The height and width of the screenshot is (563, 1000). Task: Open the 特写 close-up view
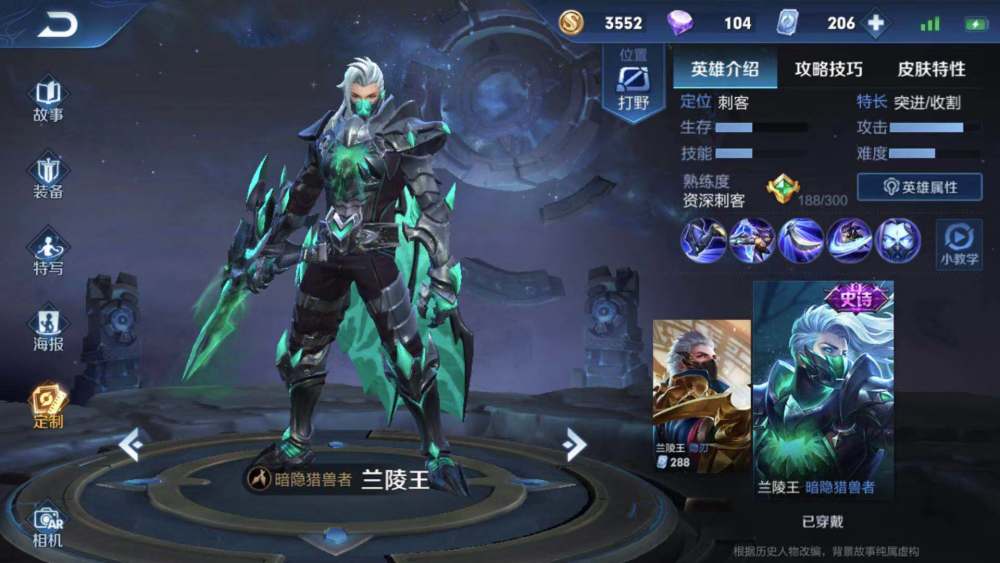tap(48, 253)
